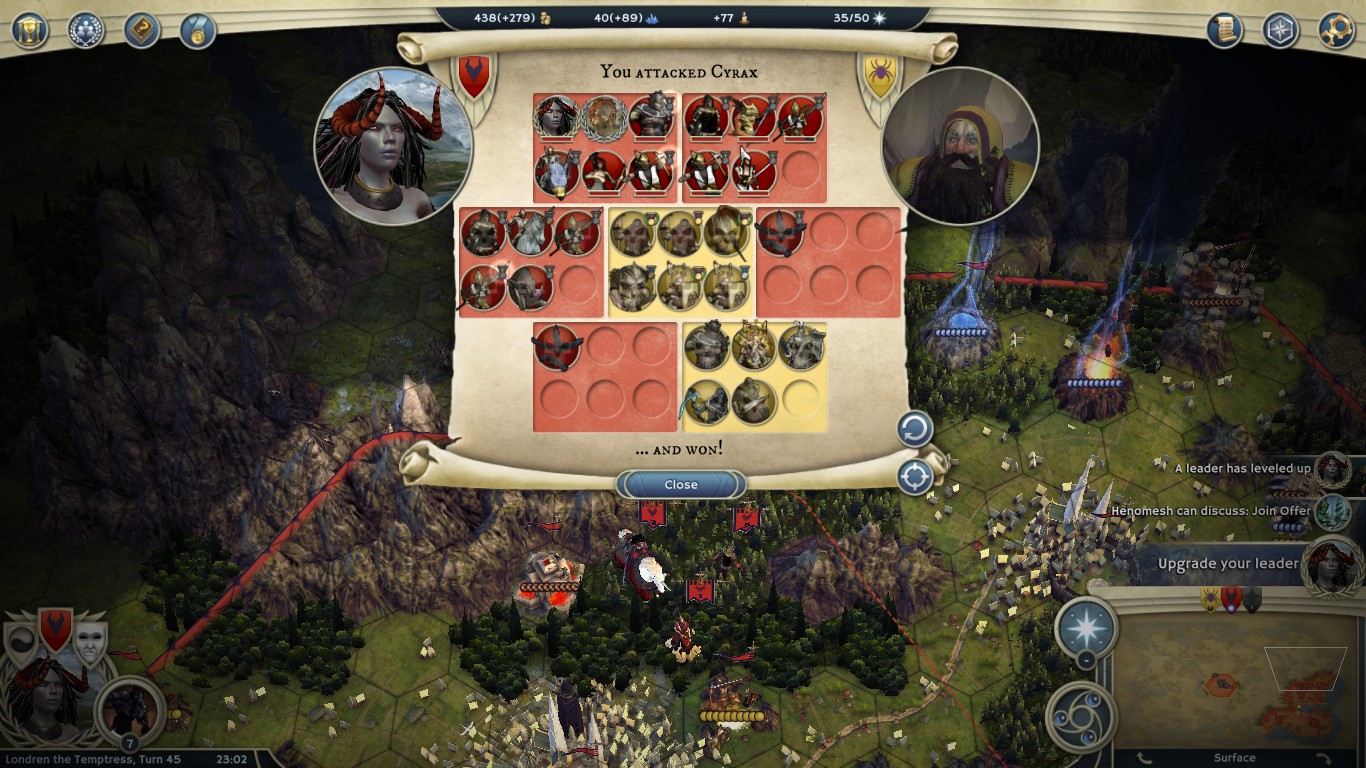
Task: Open the gold medal ranking icon
Action: [x=198, y=30]
